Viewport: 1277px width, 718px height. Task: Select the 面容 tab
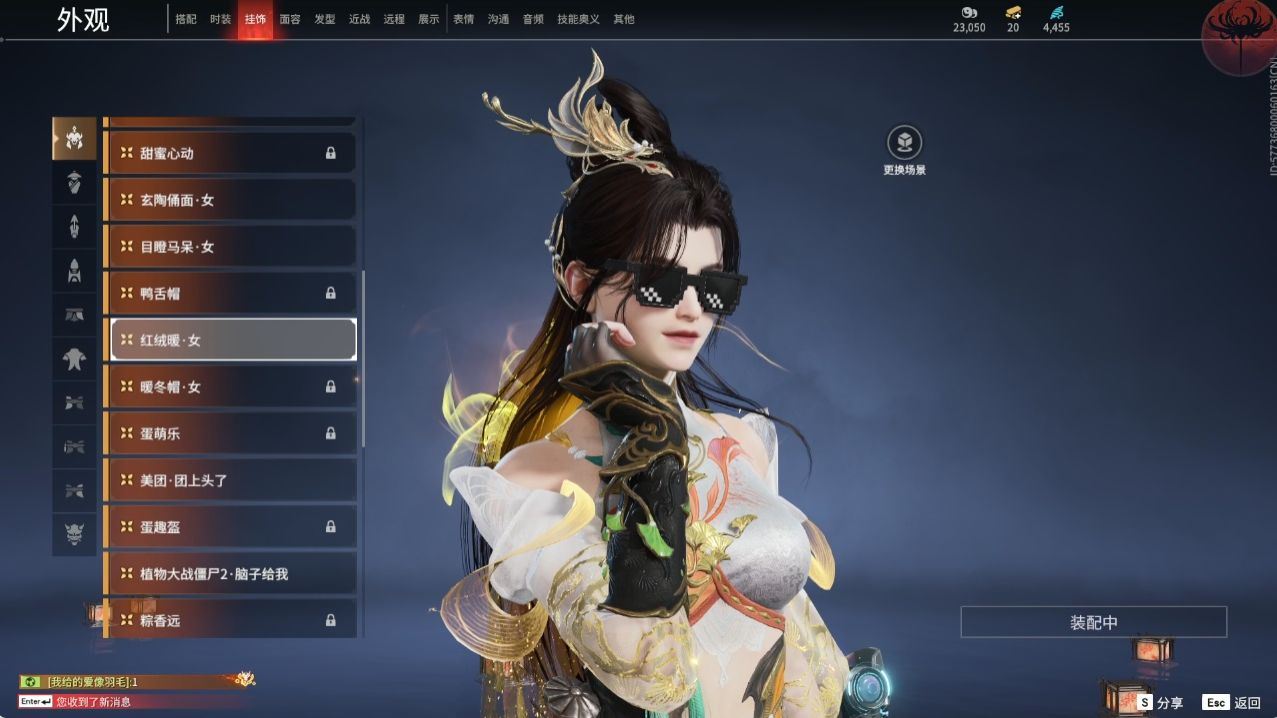click(x=290, y=19)
